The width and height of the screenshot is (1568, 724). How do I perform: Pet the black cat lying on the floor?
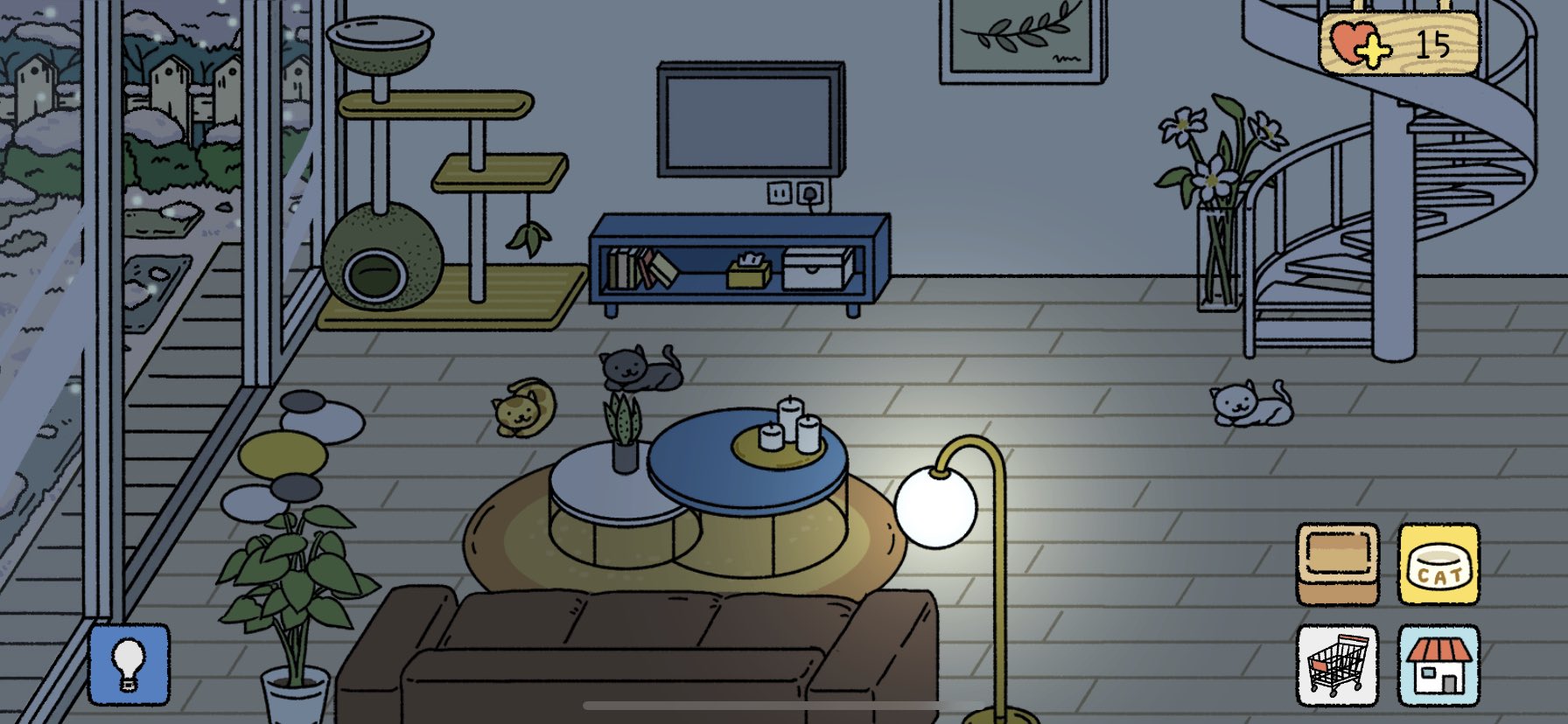pos(639,367)
